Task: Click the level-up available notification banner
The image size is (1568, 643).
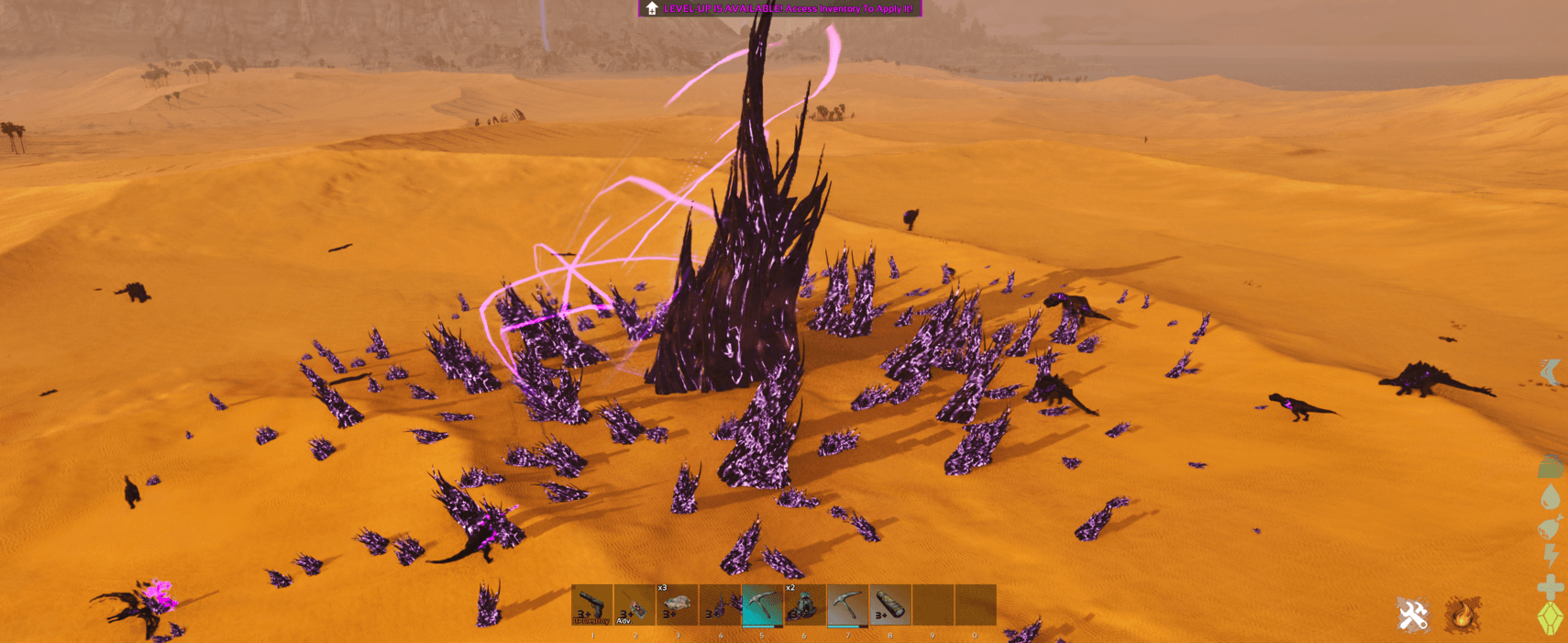Action: pos(779,8)
